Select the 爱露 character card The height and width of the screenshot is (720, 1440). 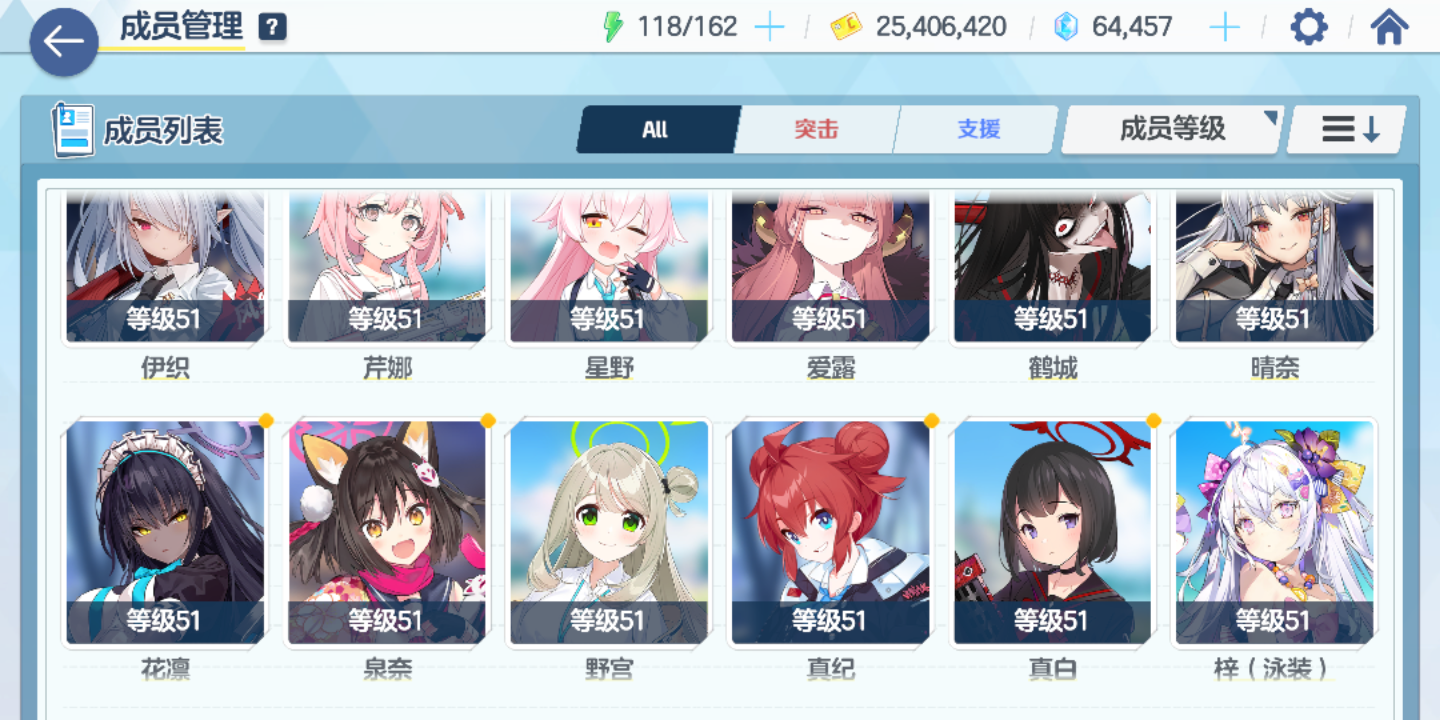[831, 265]
